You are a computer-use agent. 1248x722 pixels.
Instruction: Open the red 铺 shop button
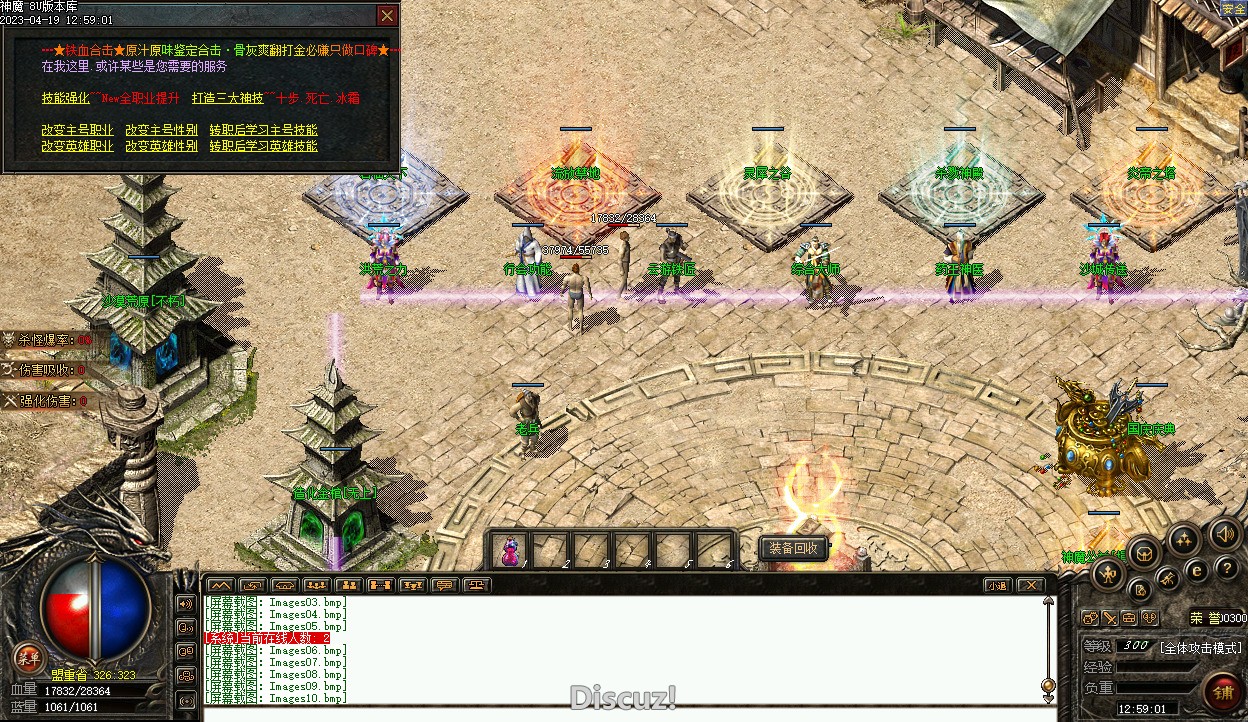1222,691
